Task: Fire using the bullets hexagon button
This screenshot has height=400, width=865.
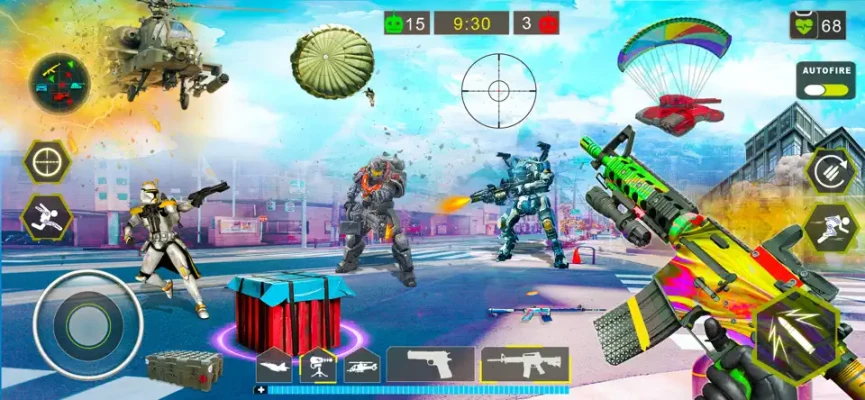Action: coord(796,334)
